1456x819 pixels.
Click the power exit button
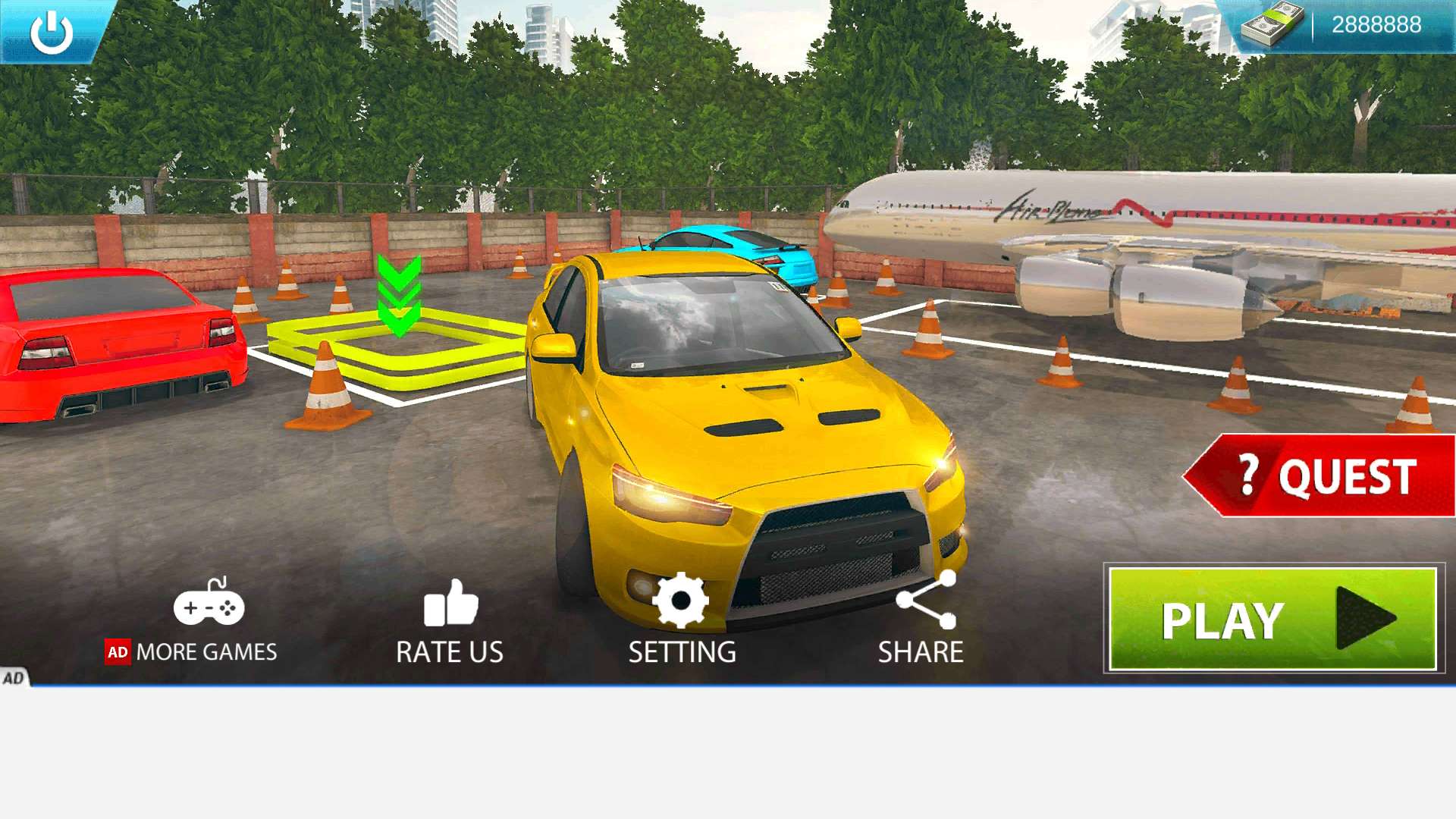tap(51, 30)
